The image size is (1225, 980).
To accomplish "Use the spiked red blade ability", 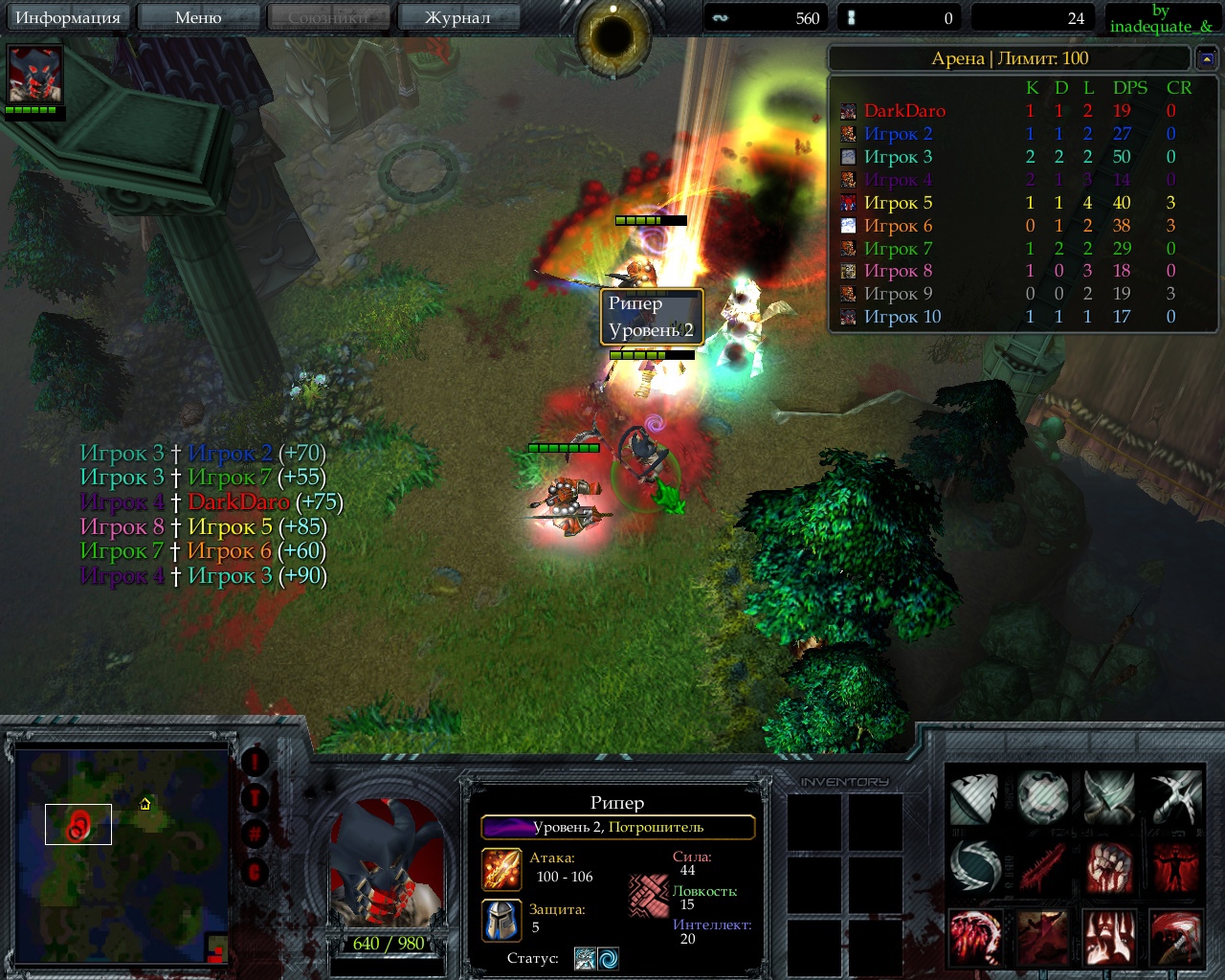I will pos(1042,867).
